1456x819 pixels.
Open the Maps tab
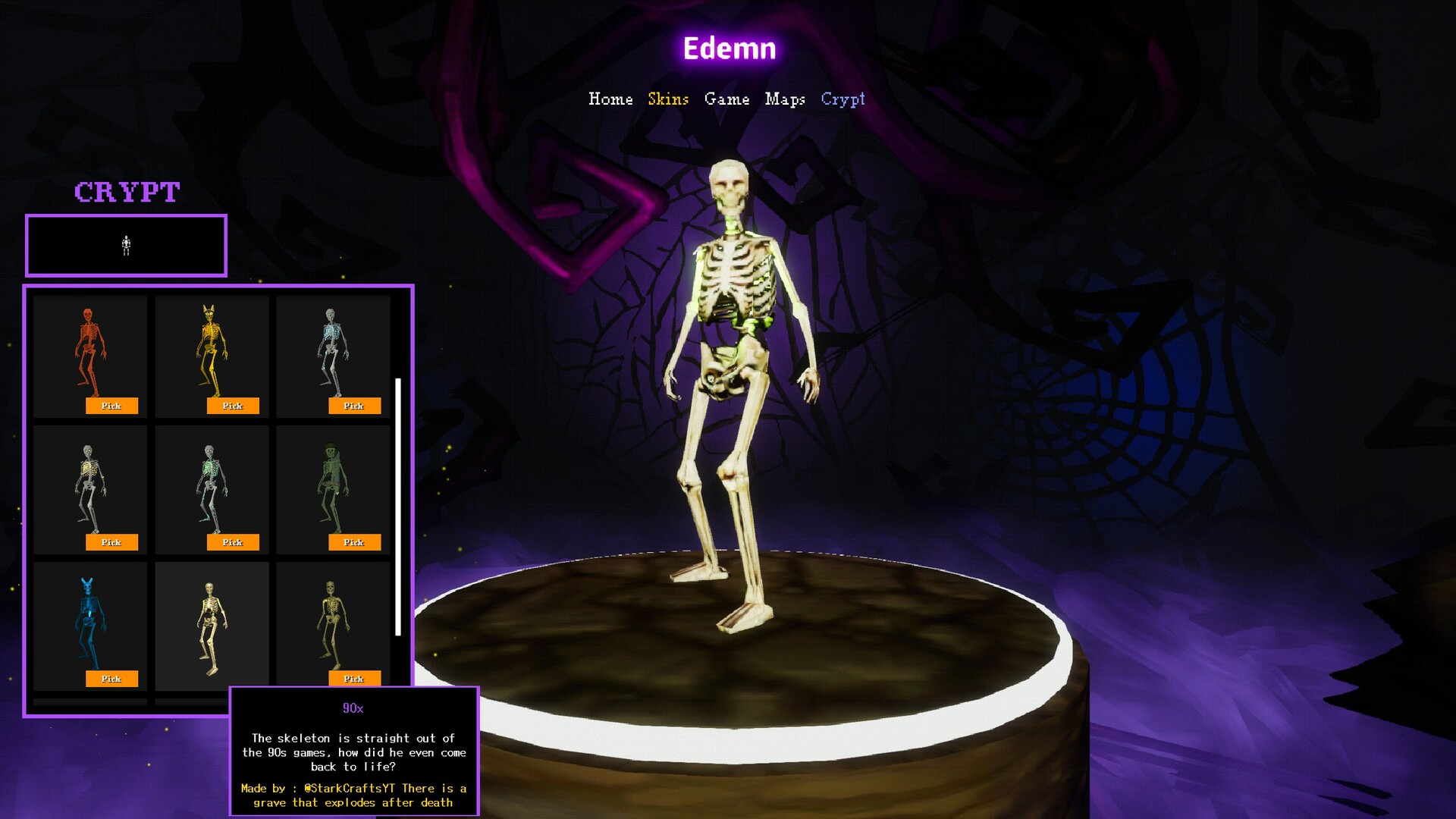(x=786, y=99)
